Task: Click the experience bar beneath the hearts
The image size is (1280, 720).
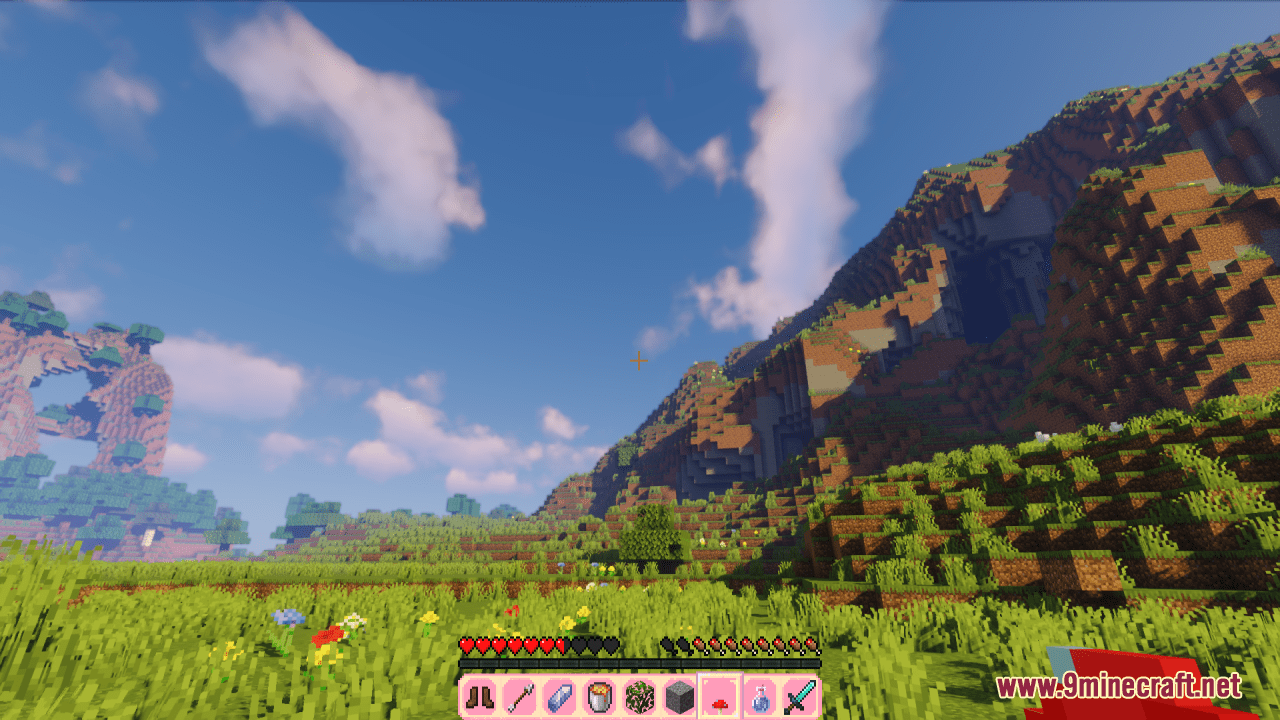Action: pyautogui.click(x=638, y=660)
